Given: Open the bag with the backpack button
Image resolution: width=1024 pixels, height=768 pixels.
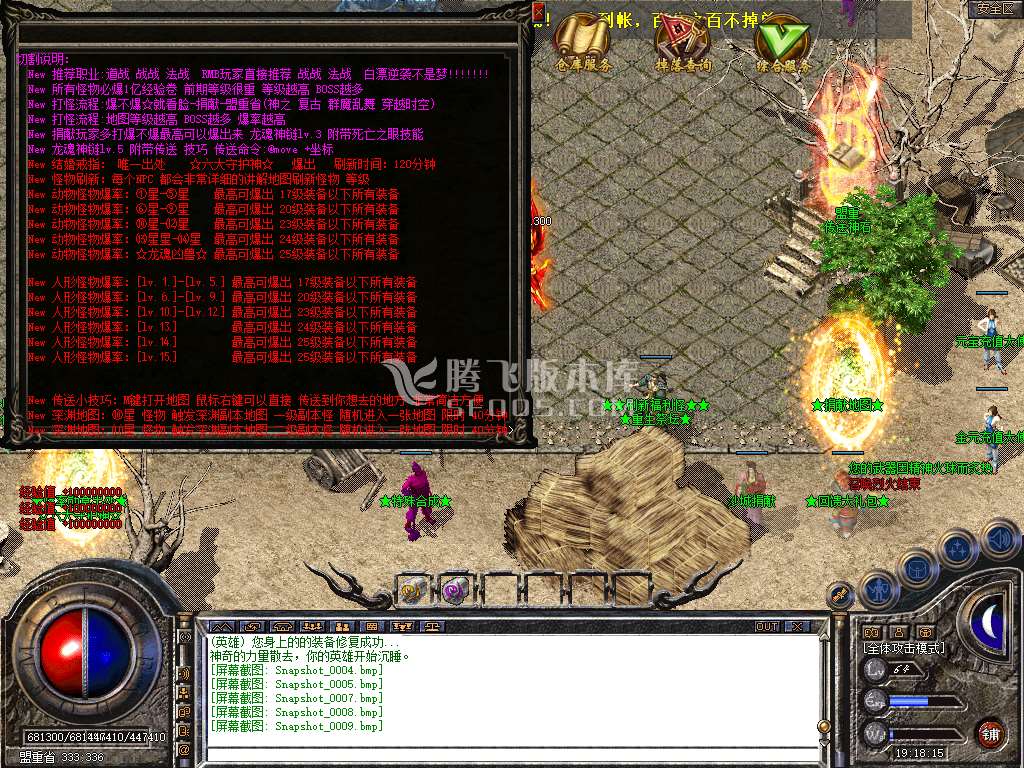Looking at the screenshot, I should (917, 569).
